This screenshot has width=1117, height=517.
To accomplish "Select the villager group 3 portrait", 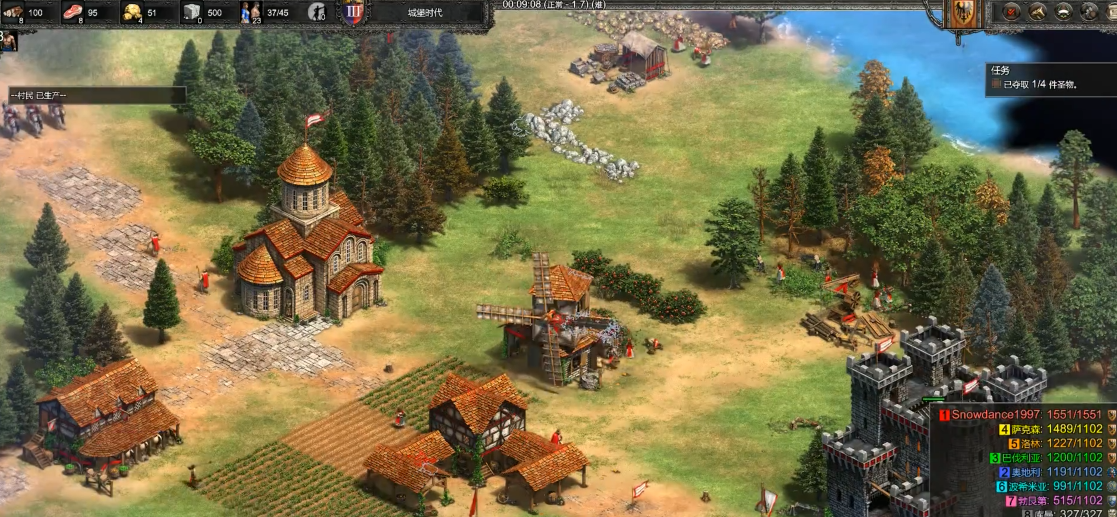I will point(8,41).
